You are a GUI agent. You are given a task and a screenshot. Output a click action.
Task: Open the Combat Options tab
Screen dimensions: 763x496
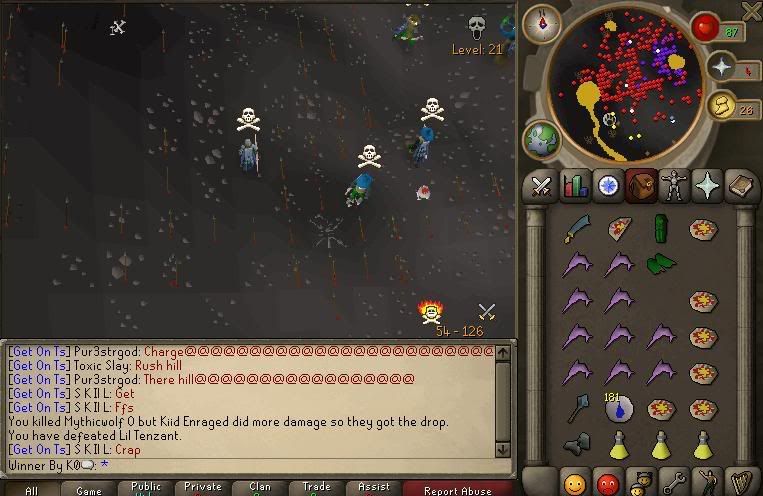(541, 185)
